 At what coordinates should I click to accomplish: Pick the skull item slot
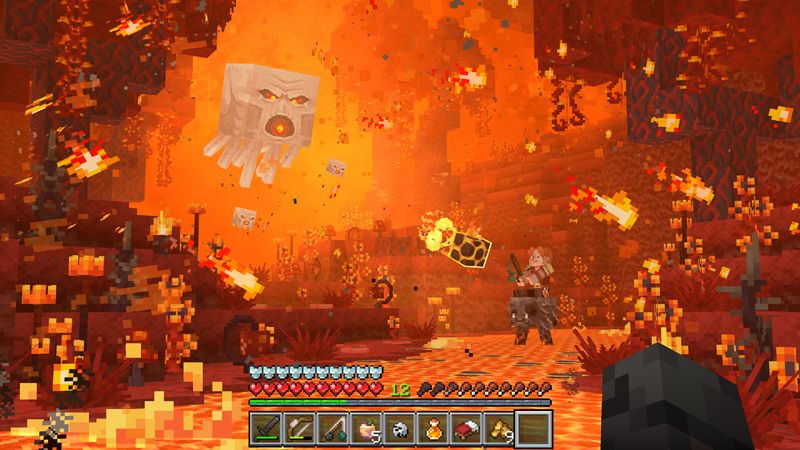point(399,427)
